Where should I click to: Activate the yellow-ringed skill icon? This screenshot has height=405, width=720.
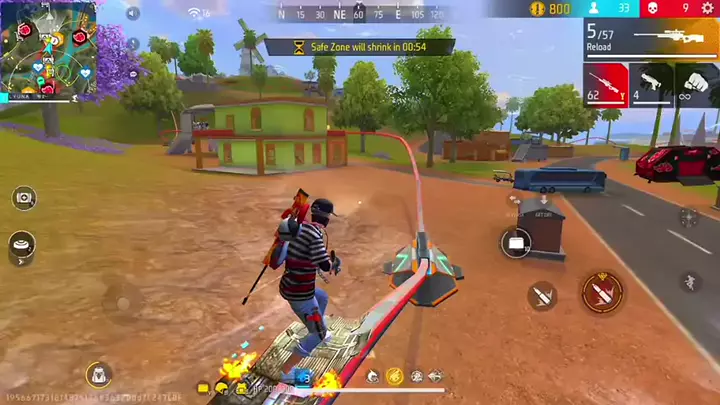pos(394,376)
